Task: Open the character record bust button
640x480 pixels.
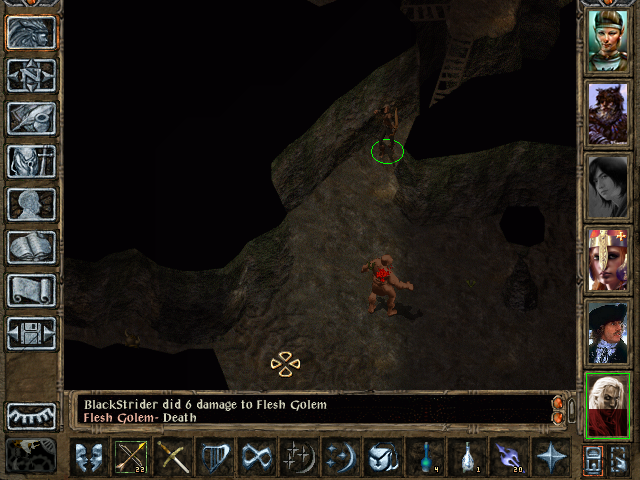Action: (31, 204)
